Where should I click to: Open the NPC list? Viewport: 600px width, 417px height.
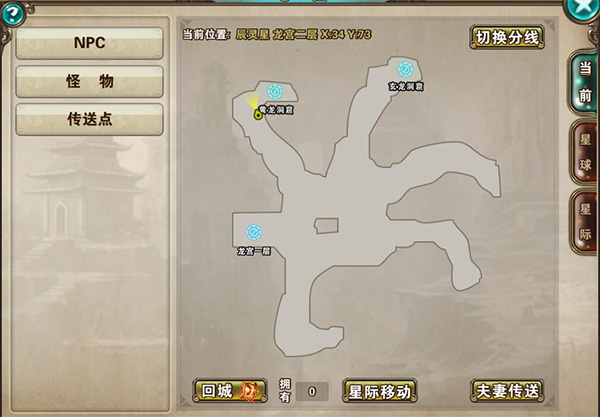pyautogui.click(x=90, y=43)
